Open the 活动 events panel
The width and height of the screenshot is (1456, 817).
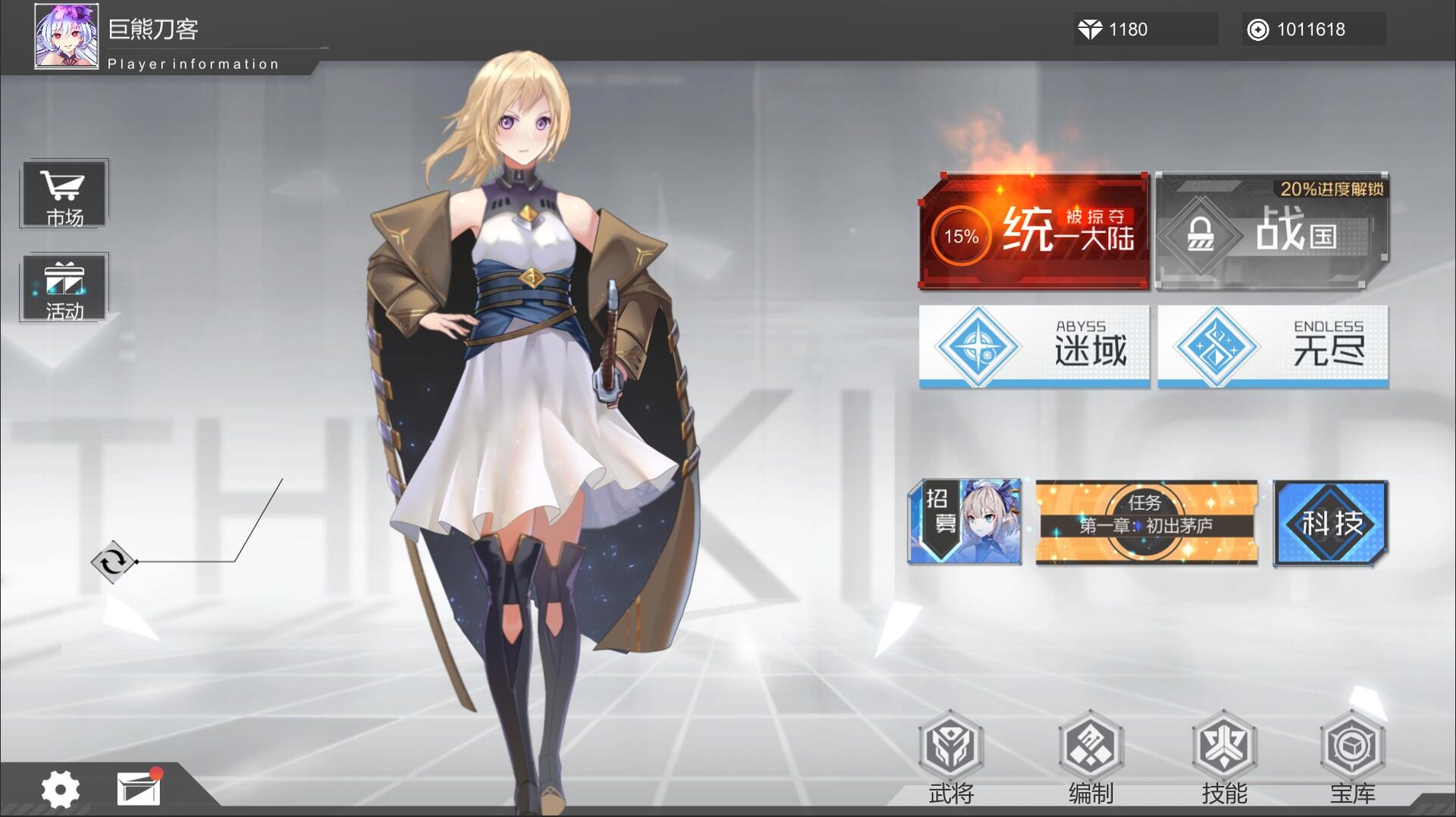coord(64,288)
